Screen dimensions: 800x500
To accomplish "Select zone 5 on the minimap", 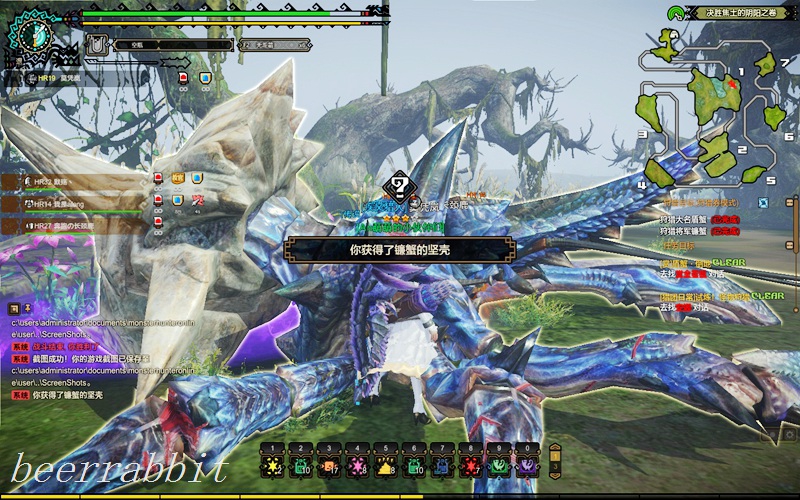I will 752,174.
